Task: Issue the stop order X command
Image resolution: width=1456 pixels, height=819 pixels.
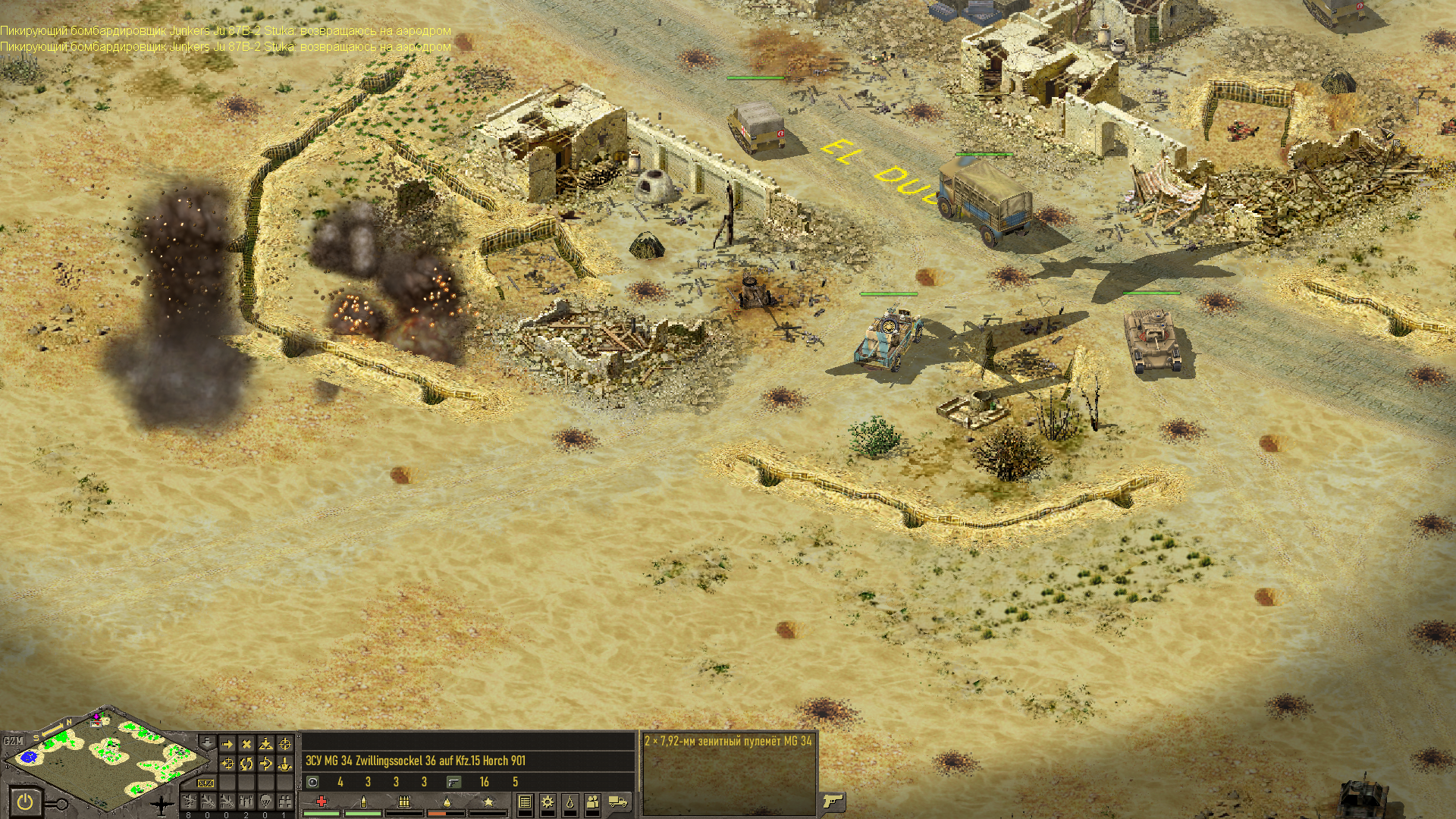Action: (246, 744)
